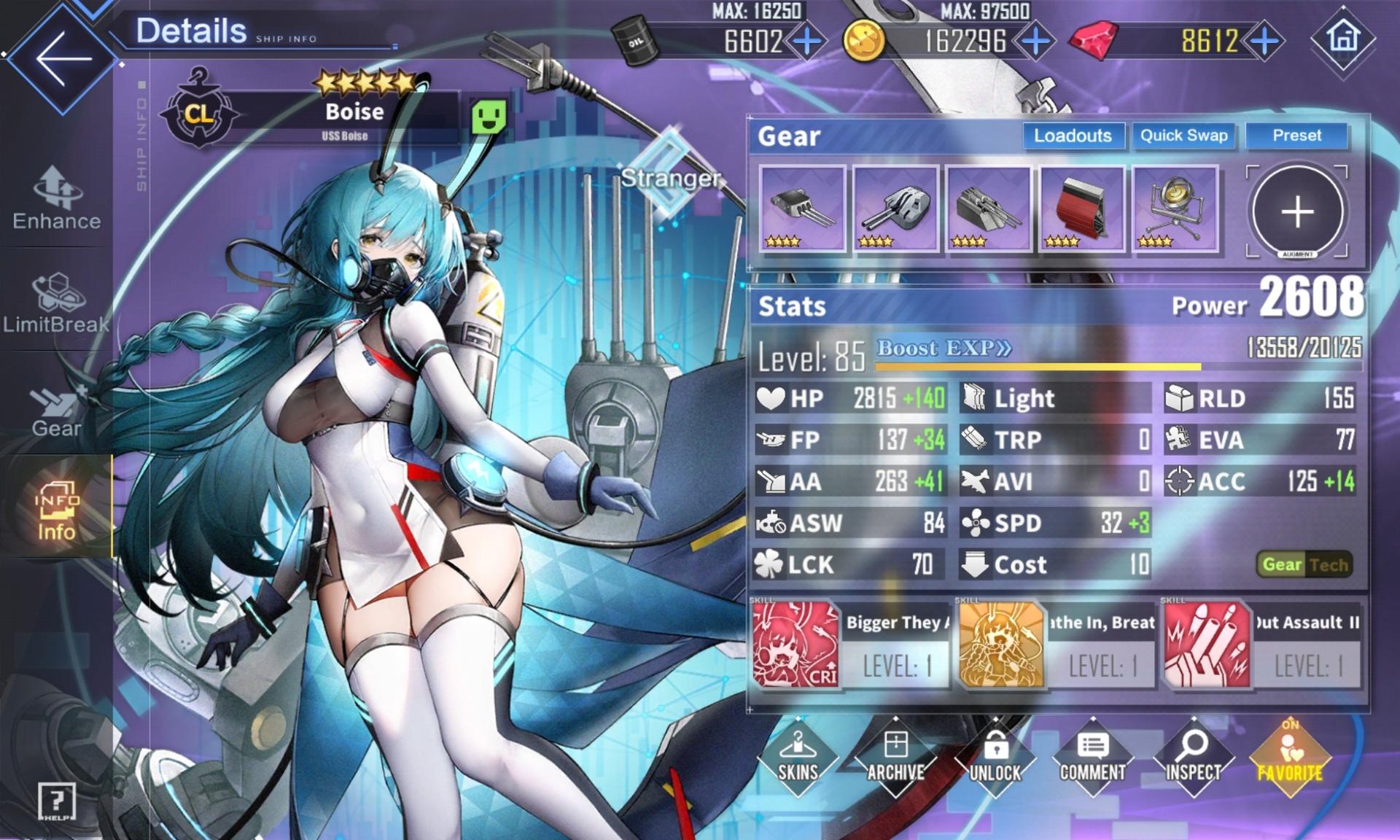Activate Quick Swap for gear
Viewport: 1400px width, 840px height.
pos(1183,136)
